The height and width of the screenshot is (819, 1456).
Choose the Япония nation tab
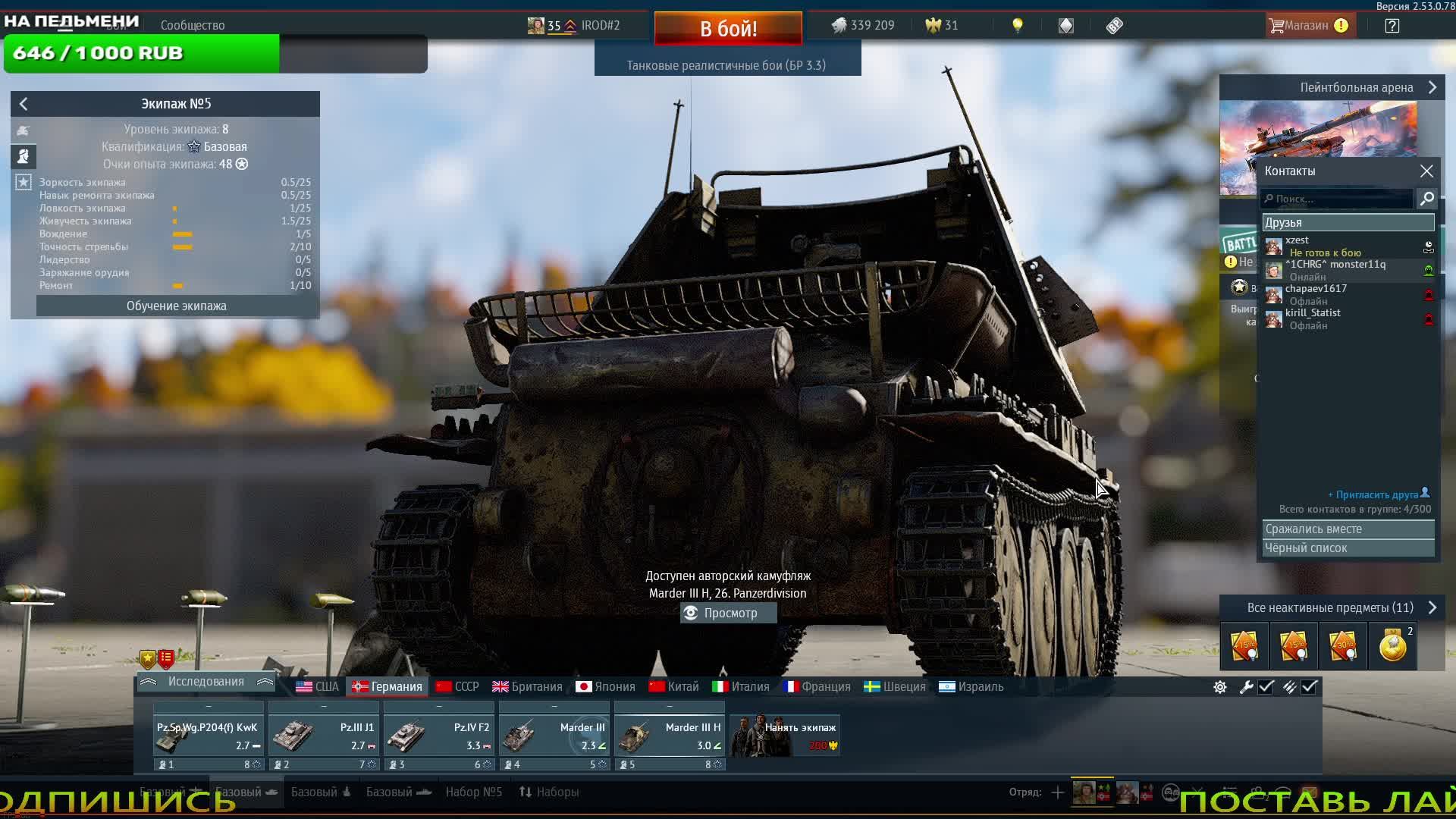pyautogui.click(x=606, y=687)
